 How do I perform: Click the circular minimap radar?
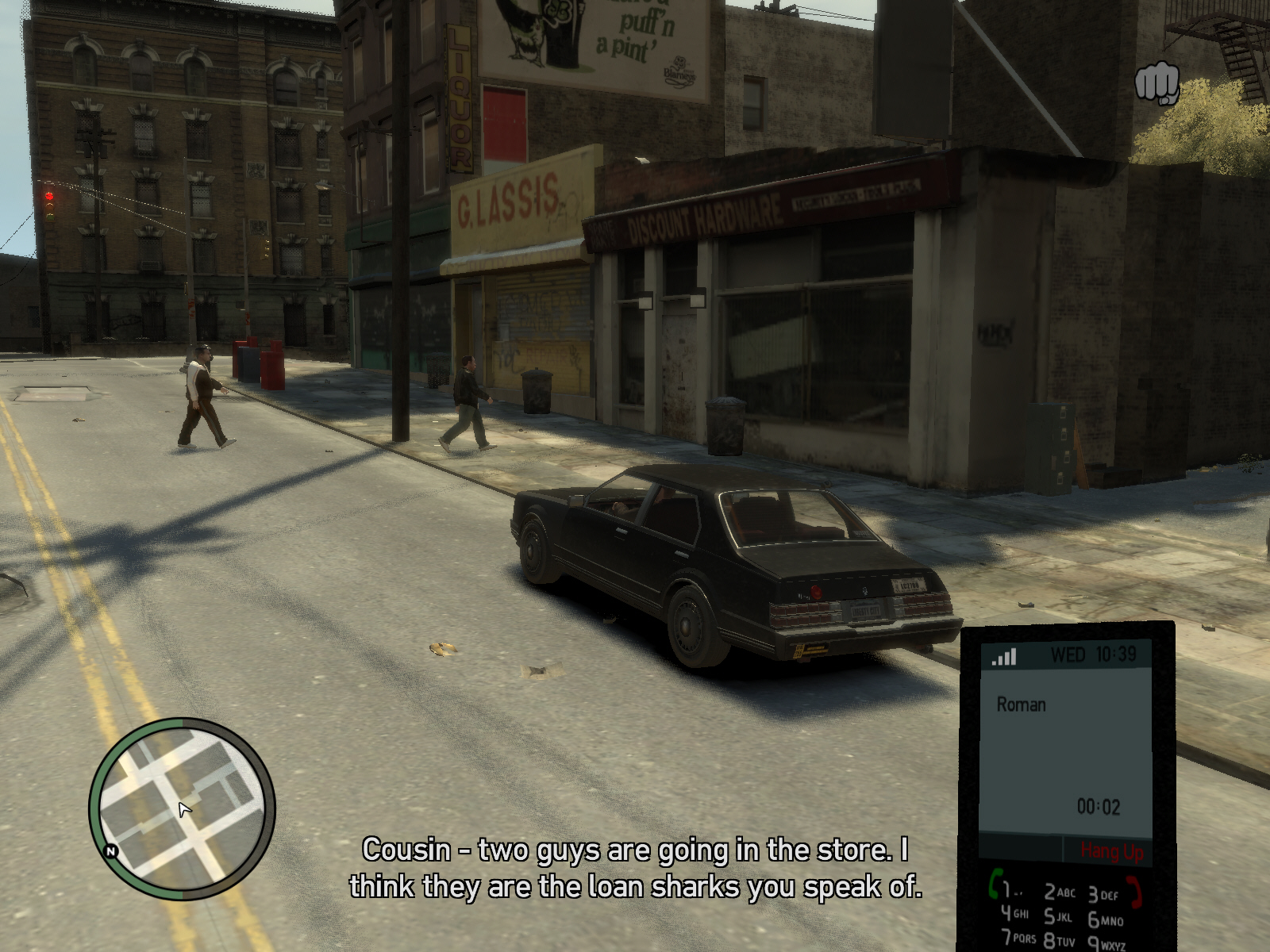(x=183, y=809)
